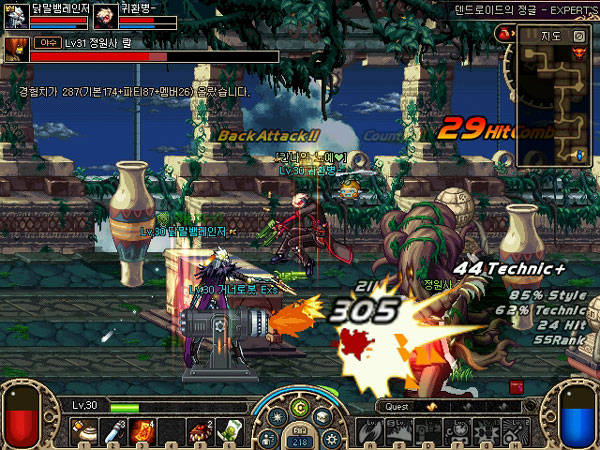Image resolution: width=600 pixels, height=450 pixels.
Task: Use the blue potion vial slot
Action: pyautogui.click(x=115, y=431)
